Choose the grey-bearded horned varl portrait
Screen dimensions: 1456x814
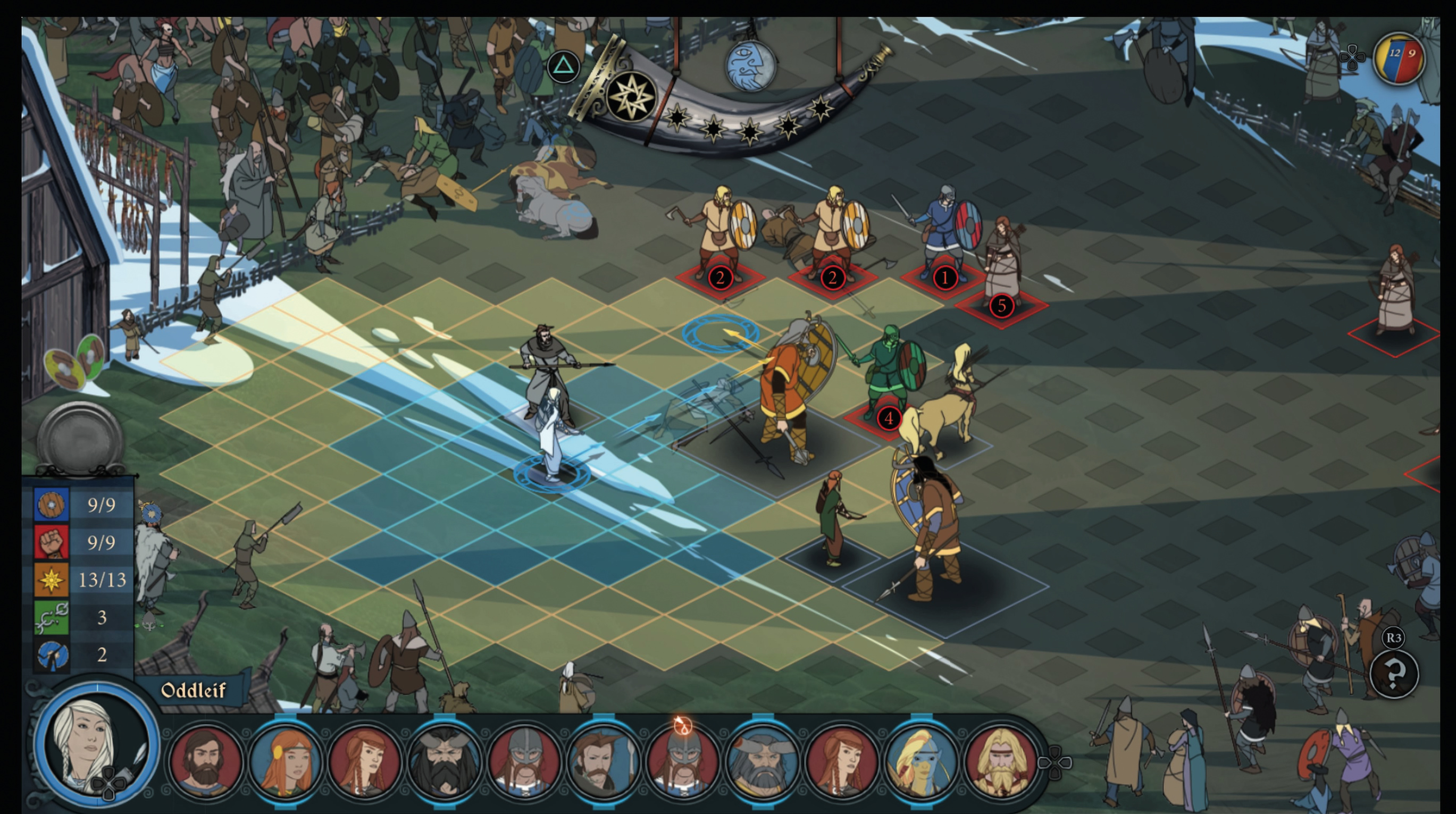point(763,759)
